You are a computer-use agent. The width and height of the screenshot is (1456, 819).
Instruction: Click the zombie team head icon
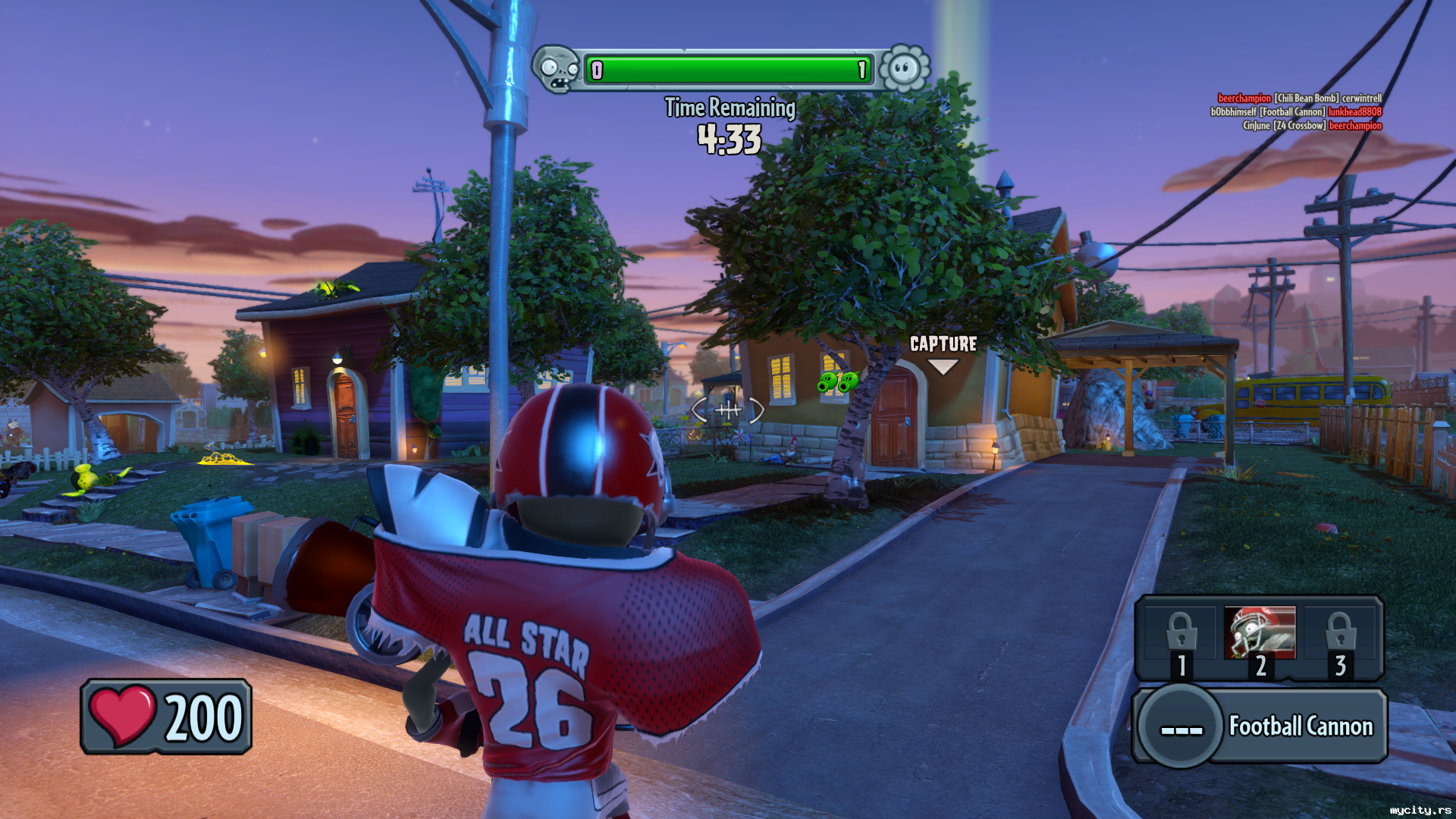click(x=557, y=69)
